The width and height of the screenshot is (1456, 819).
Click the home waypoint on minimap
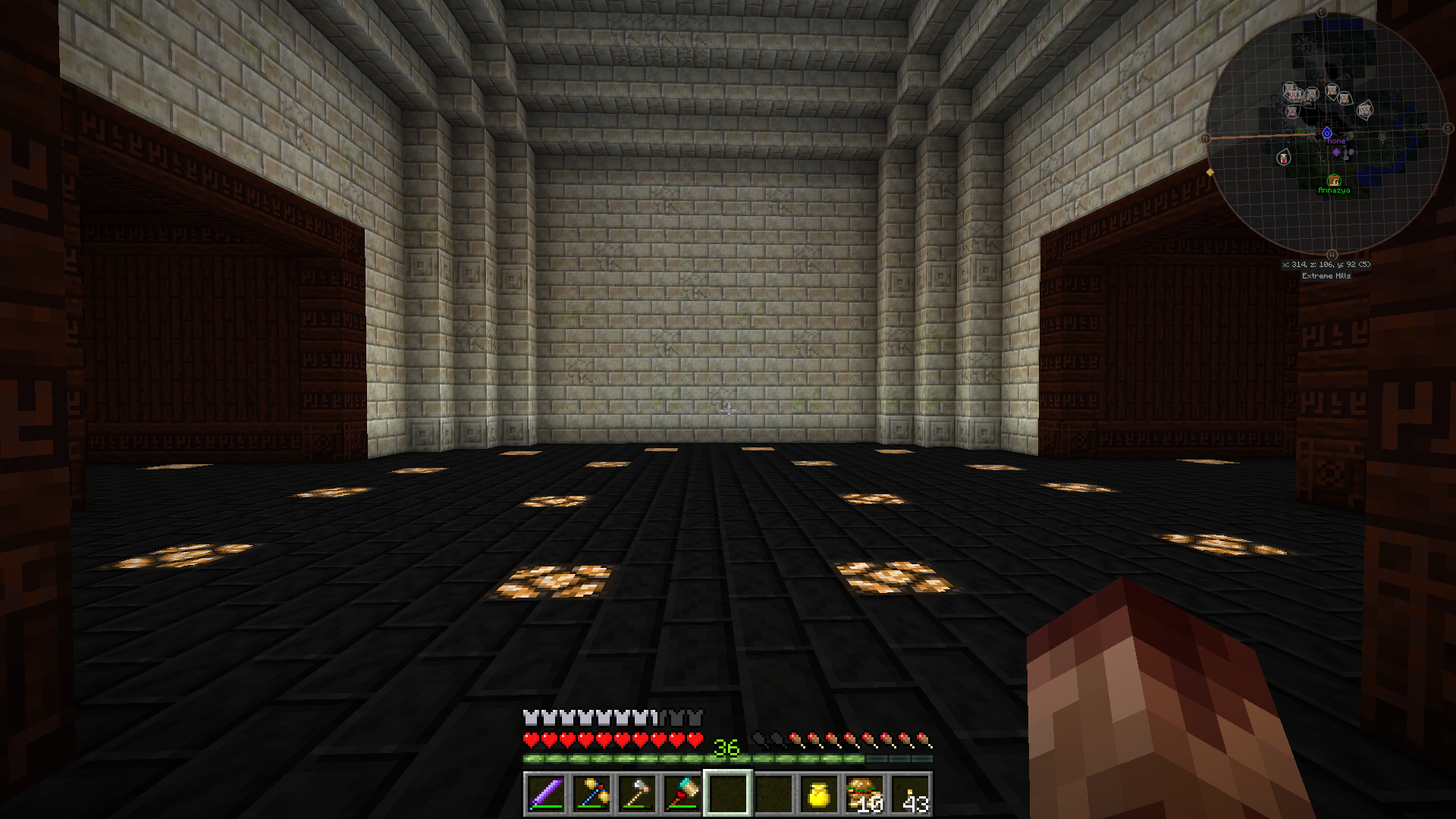[x=1327, y=133]
